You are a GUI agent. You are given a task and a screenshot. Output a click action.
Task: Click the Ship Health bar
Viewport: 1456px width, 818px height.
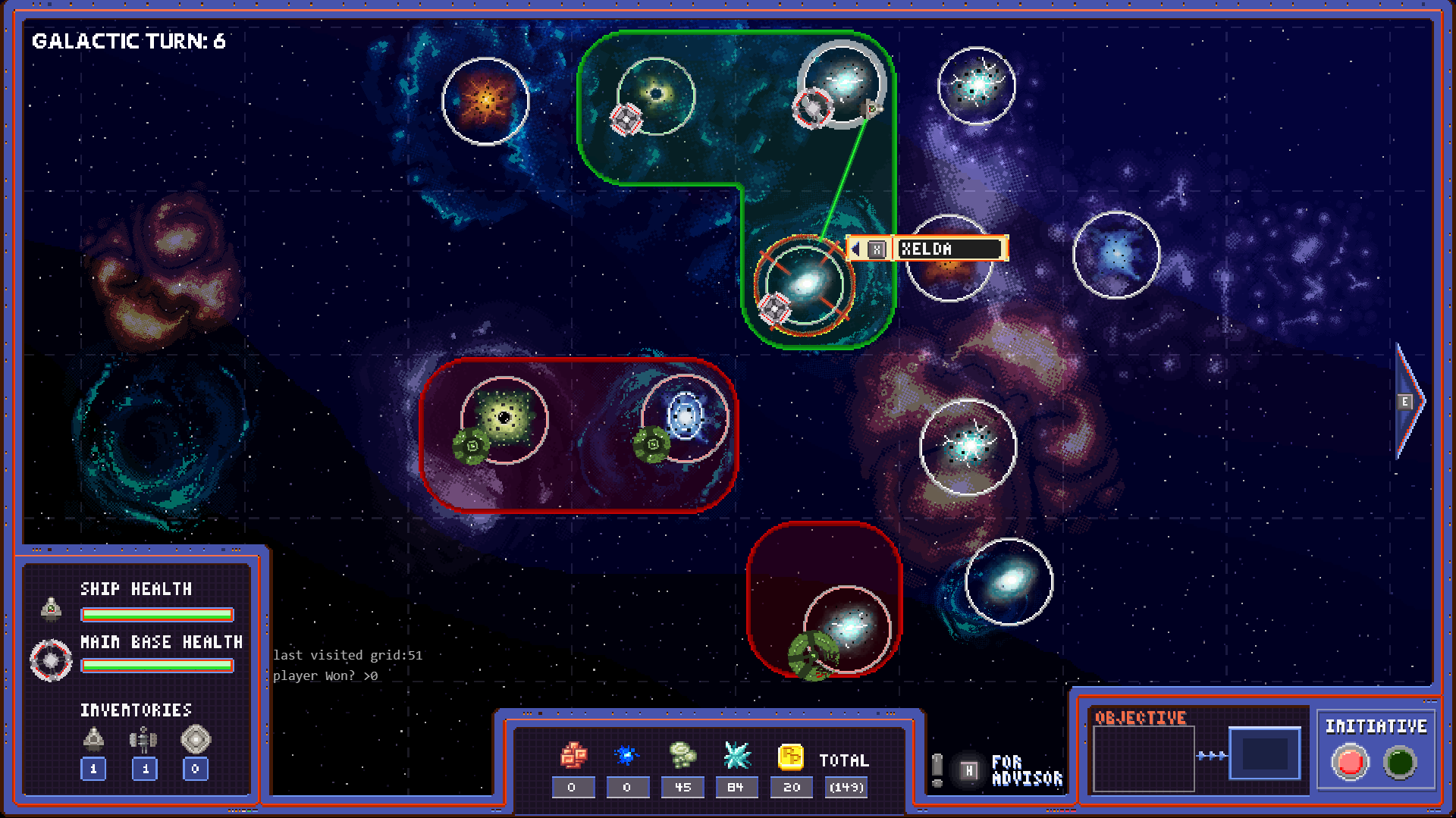click(157, 615)
